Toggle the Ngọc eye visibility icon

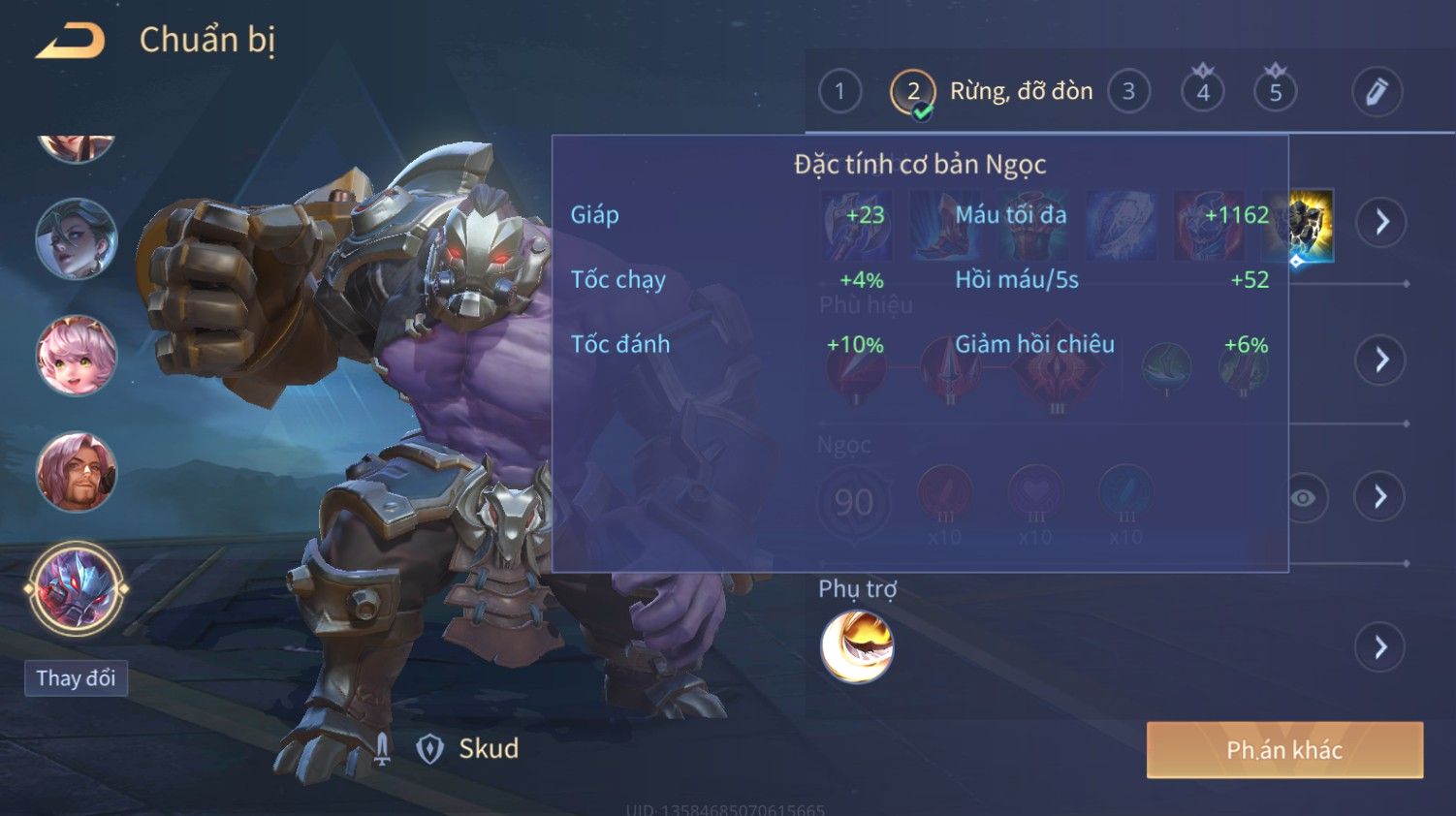pos(1303,498)
